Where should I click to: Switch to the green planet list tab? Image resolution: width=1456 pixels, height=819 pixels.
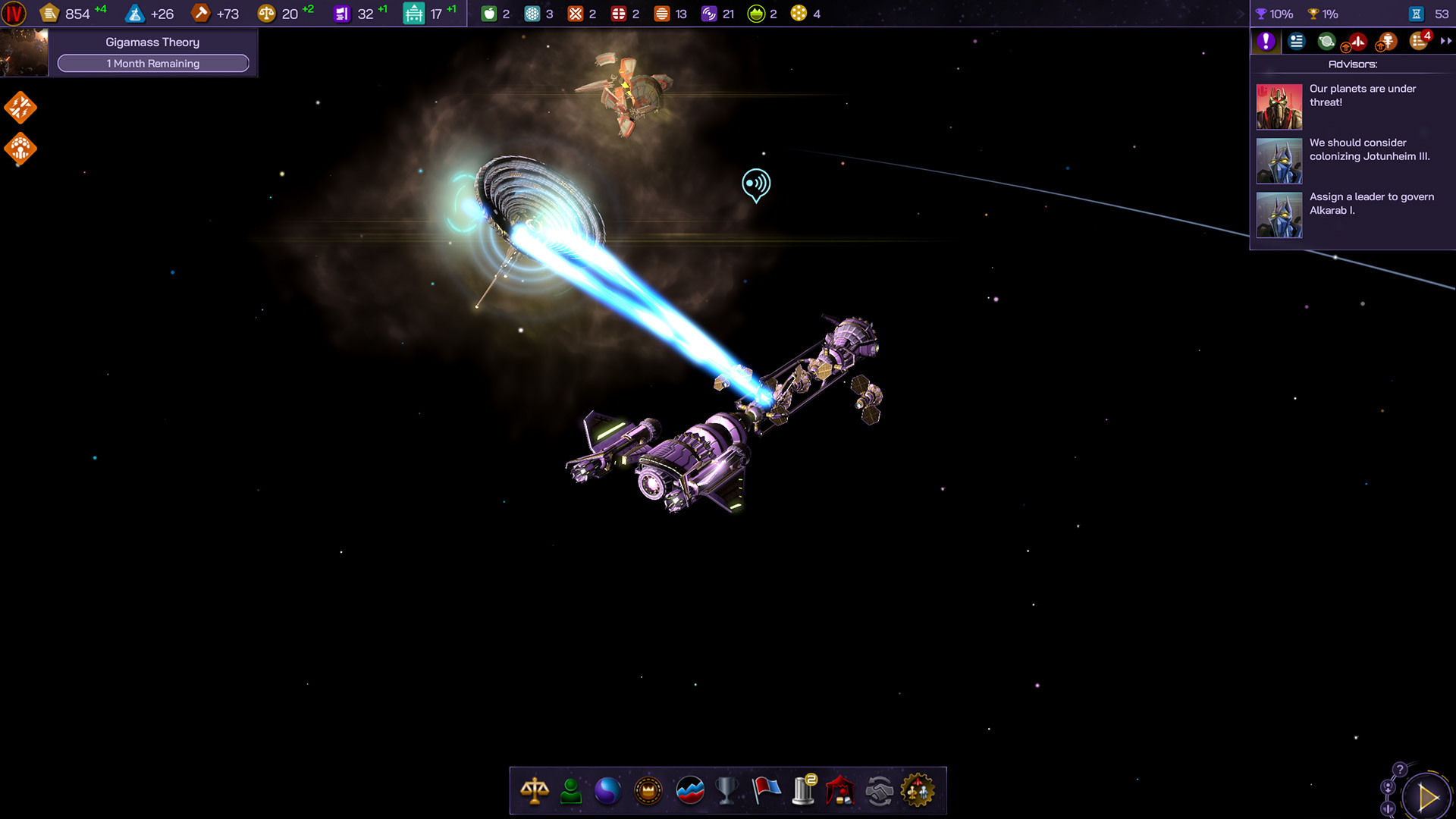coord(1326,42)
